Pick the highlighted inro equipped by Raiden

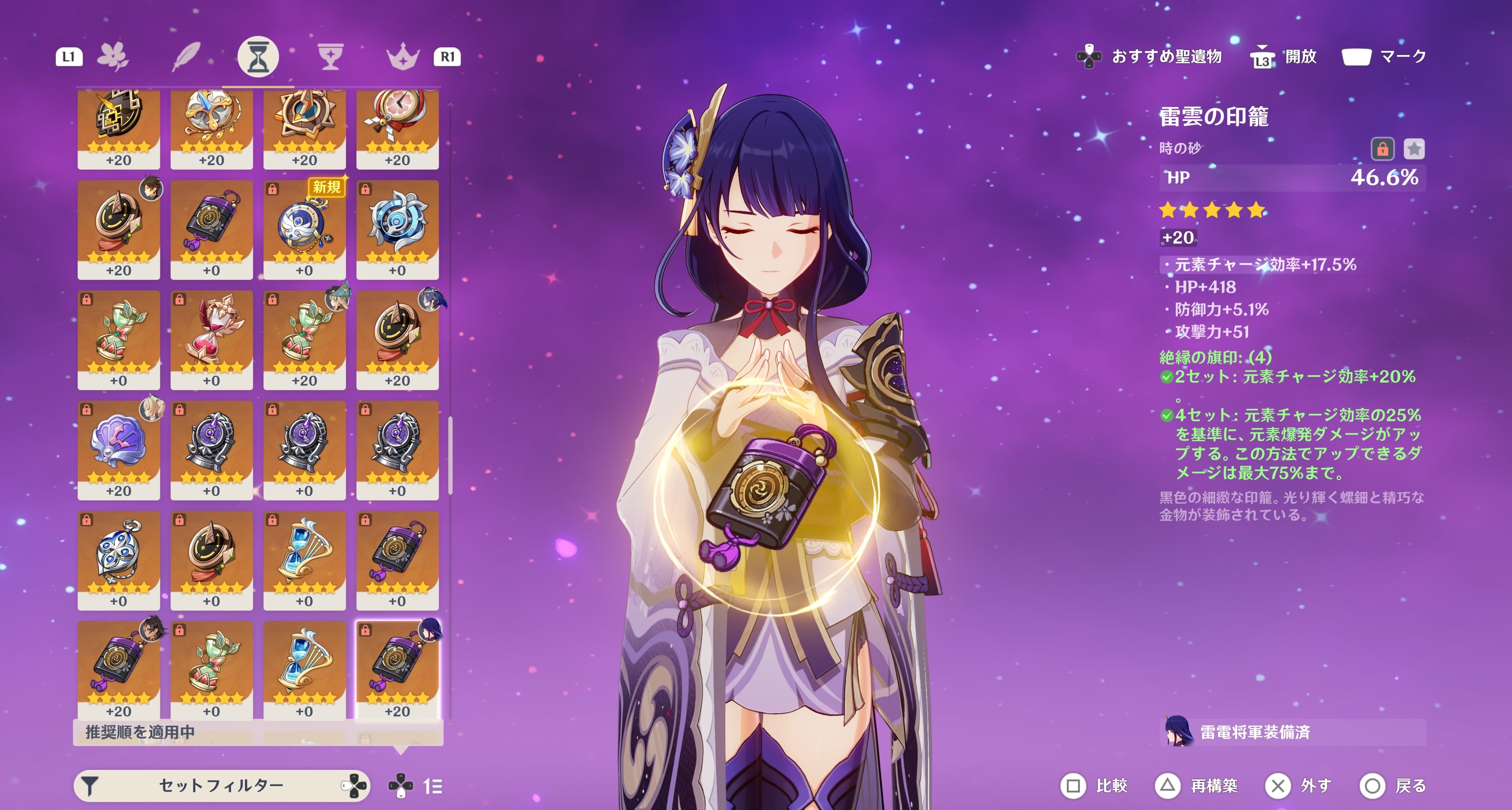coord(397,669)
